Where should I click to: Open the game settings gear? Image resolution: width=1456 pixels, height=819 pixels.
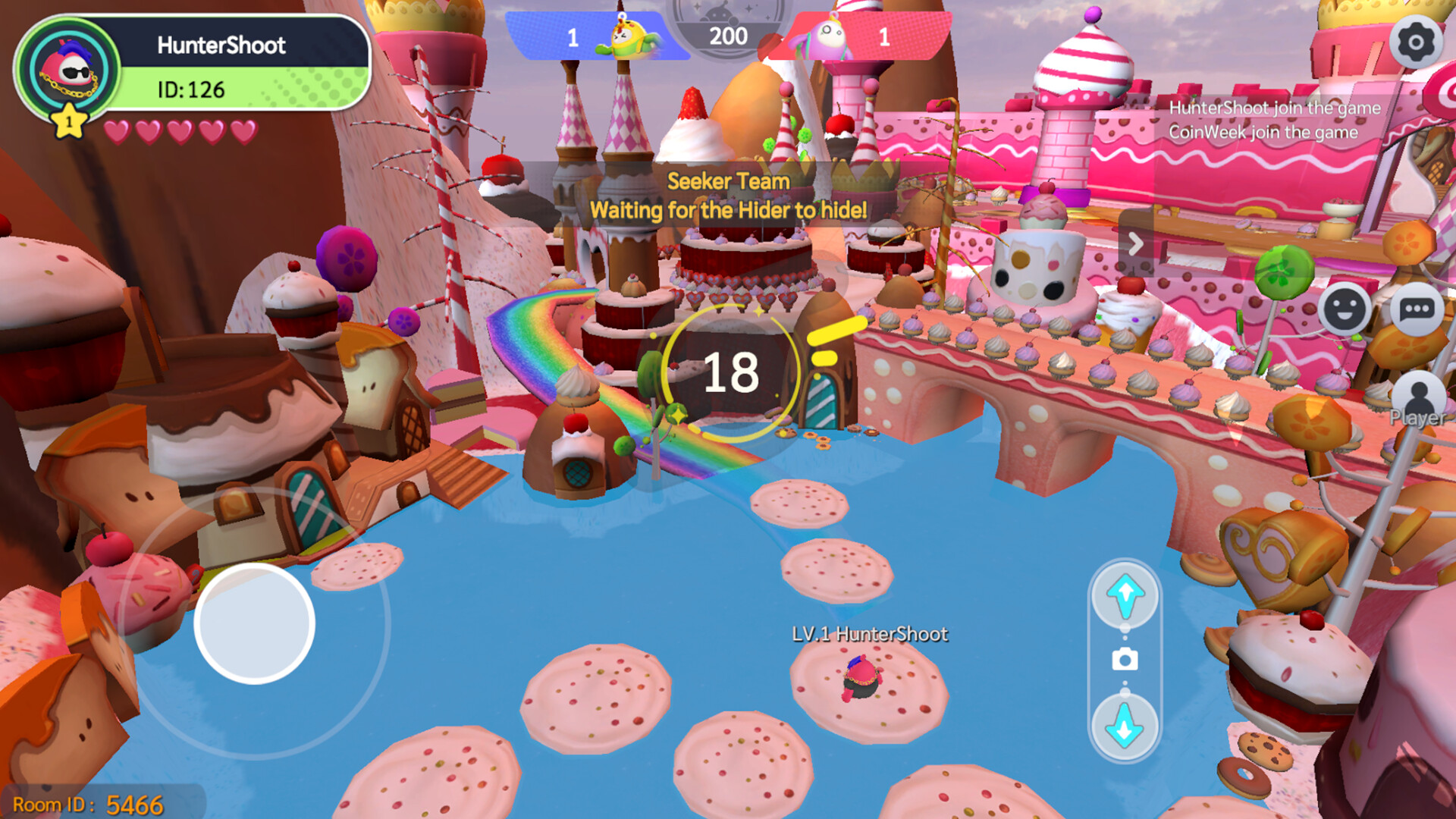(1417, 43)
